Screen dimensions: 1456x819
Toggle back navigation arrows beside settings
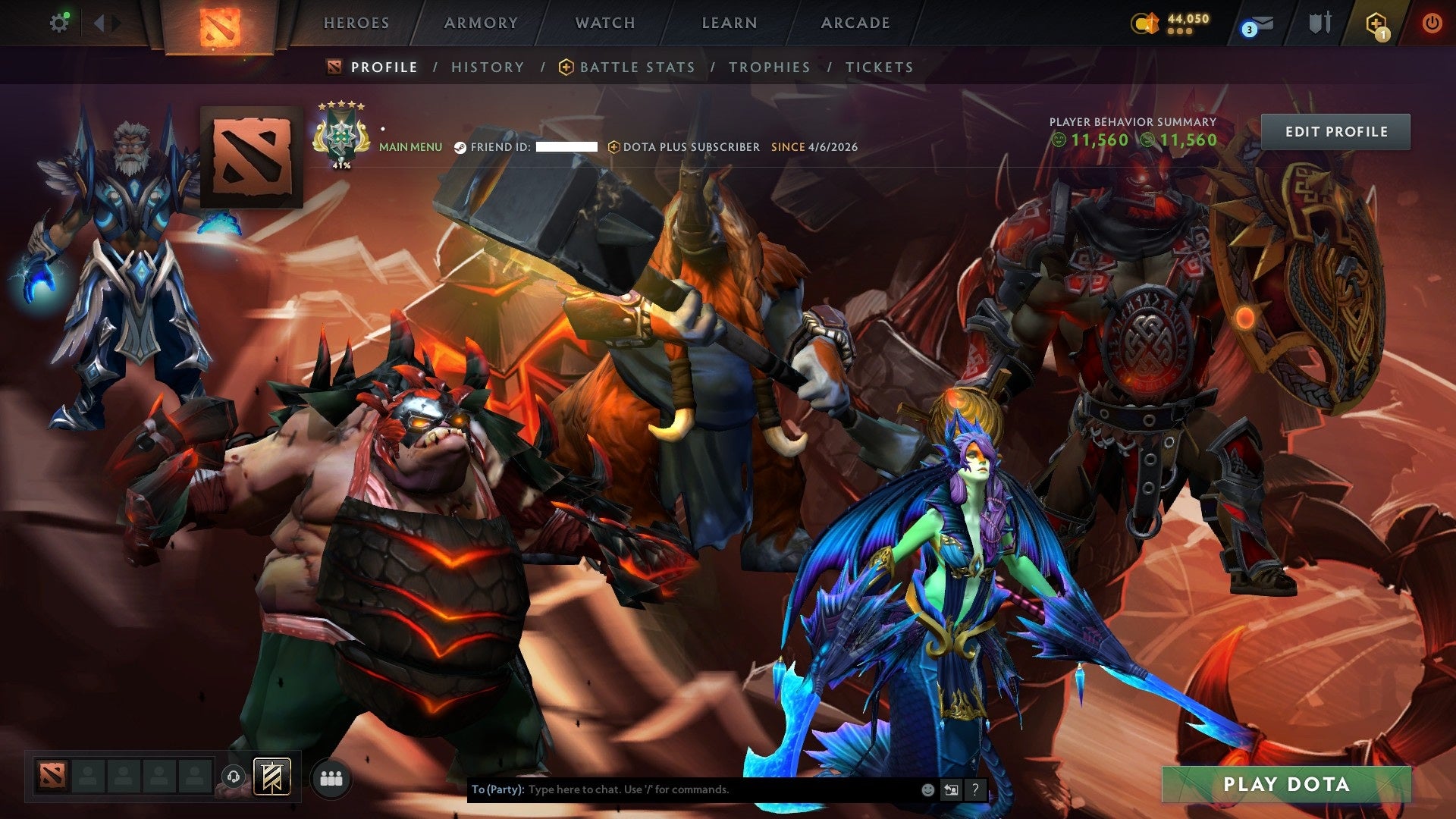coord(99,23)
